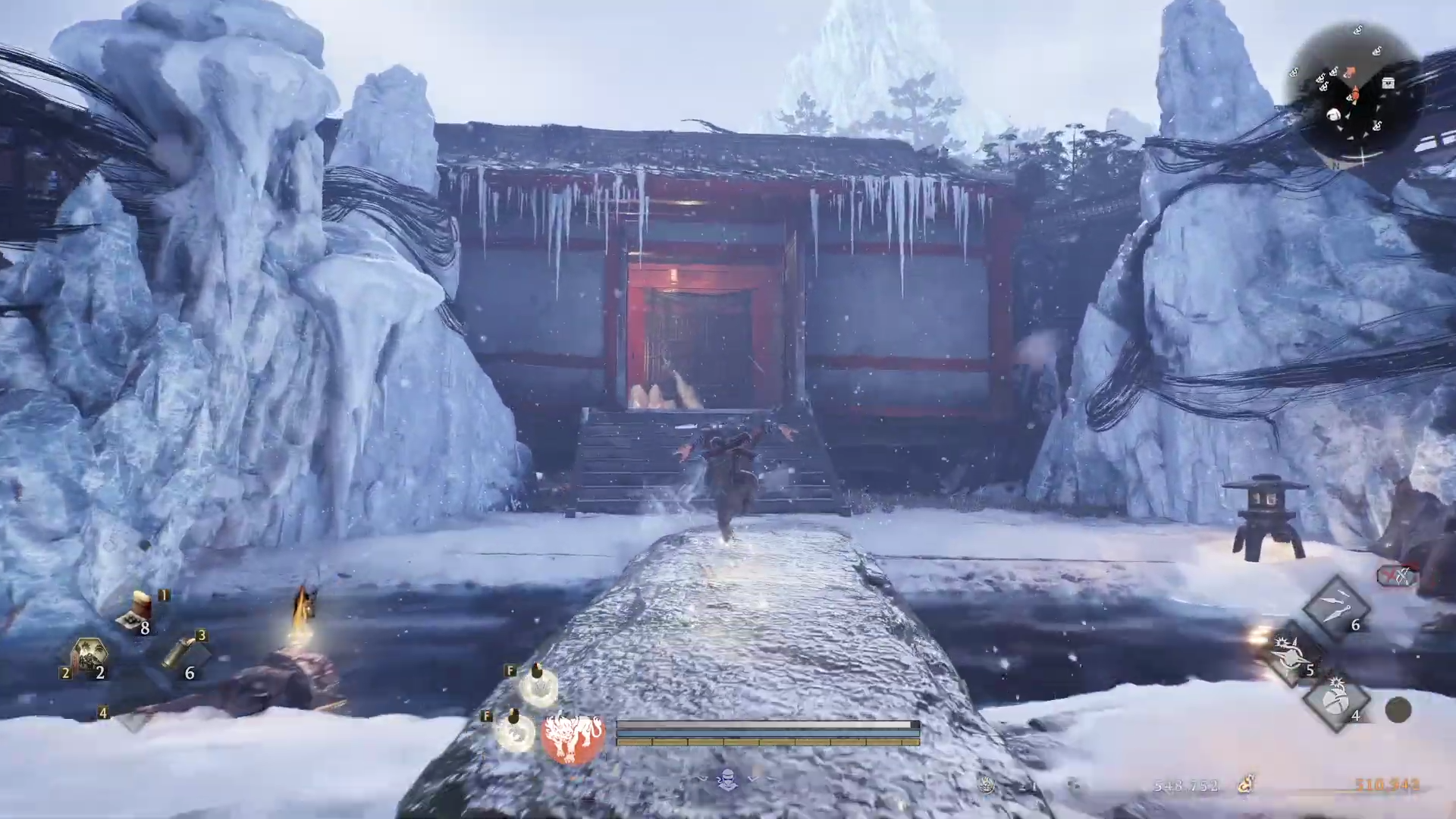
Task: Use the elixir cup item in slot 1
Action: point(138,611)
